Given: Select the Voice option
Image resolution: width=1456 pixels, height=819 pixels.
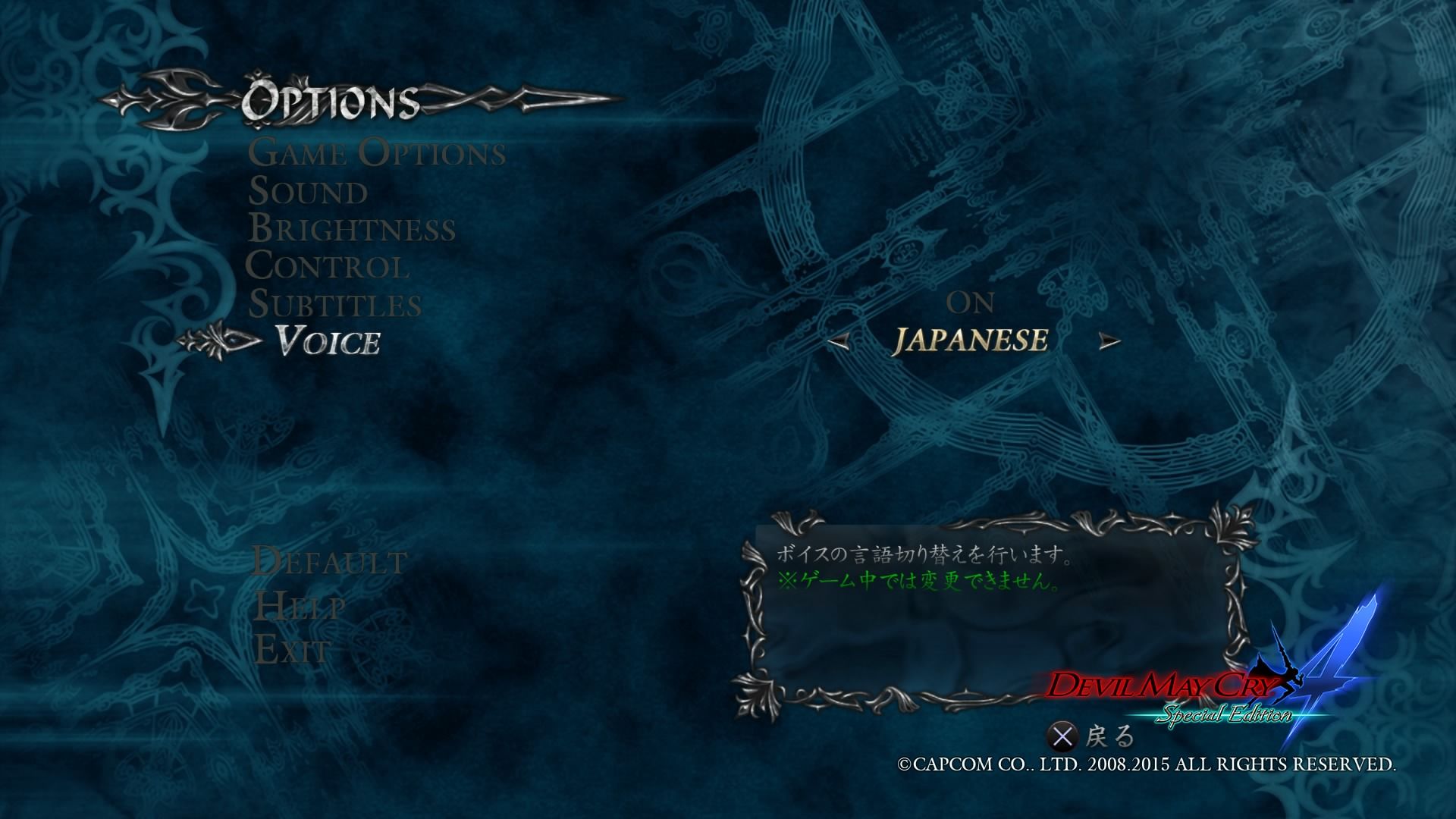Looking at the screenshot, I should 328,342.
